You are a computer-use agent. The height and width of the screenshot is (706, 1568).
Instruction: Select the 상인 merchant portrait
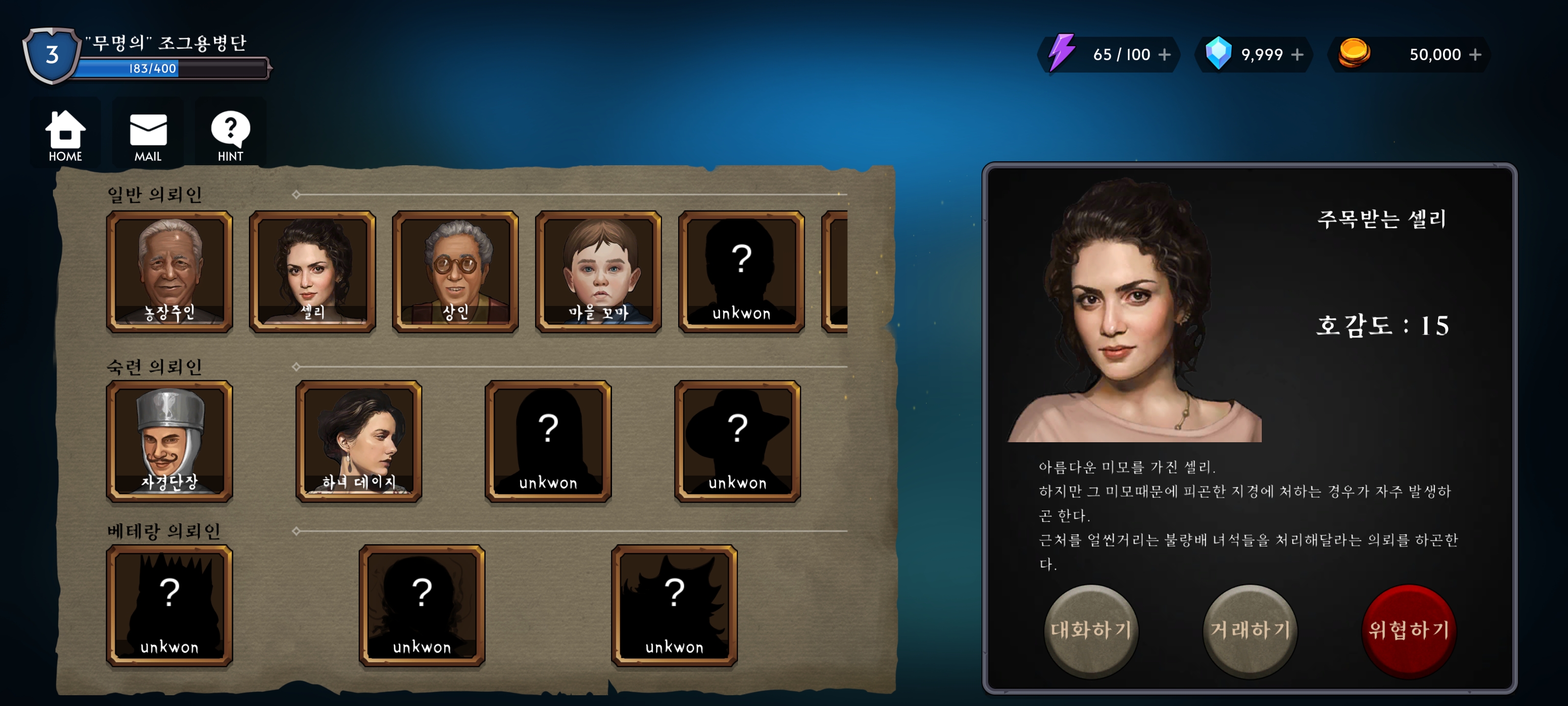coord(455,272)
